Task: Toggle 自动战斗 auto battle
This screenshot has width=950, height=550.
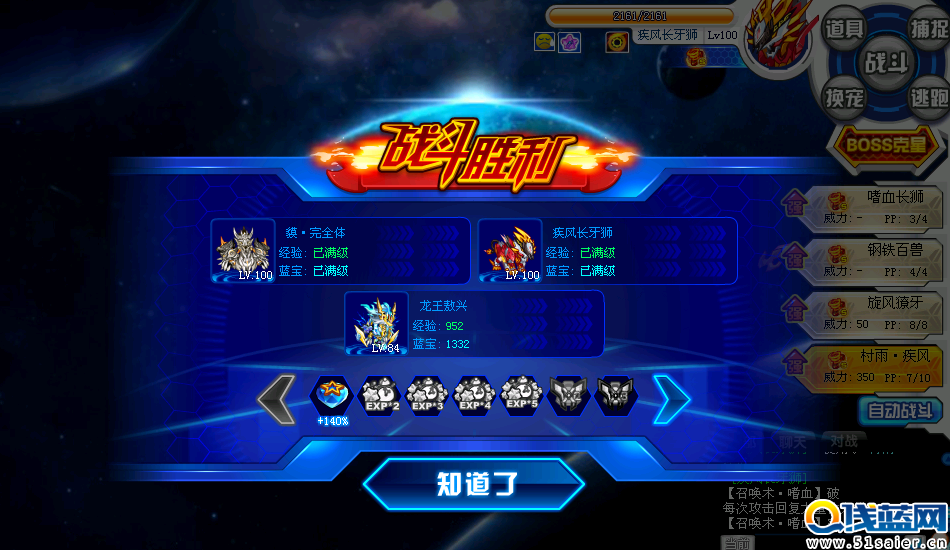Action: click(x=900, y=410)
